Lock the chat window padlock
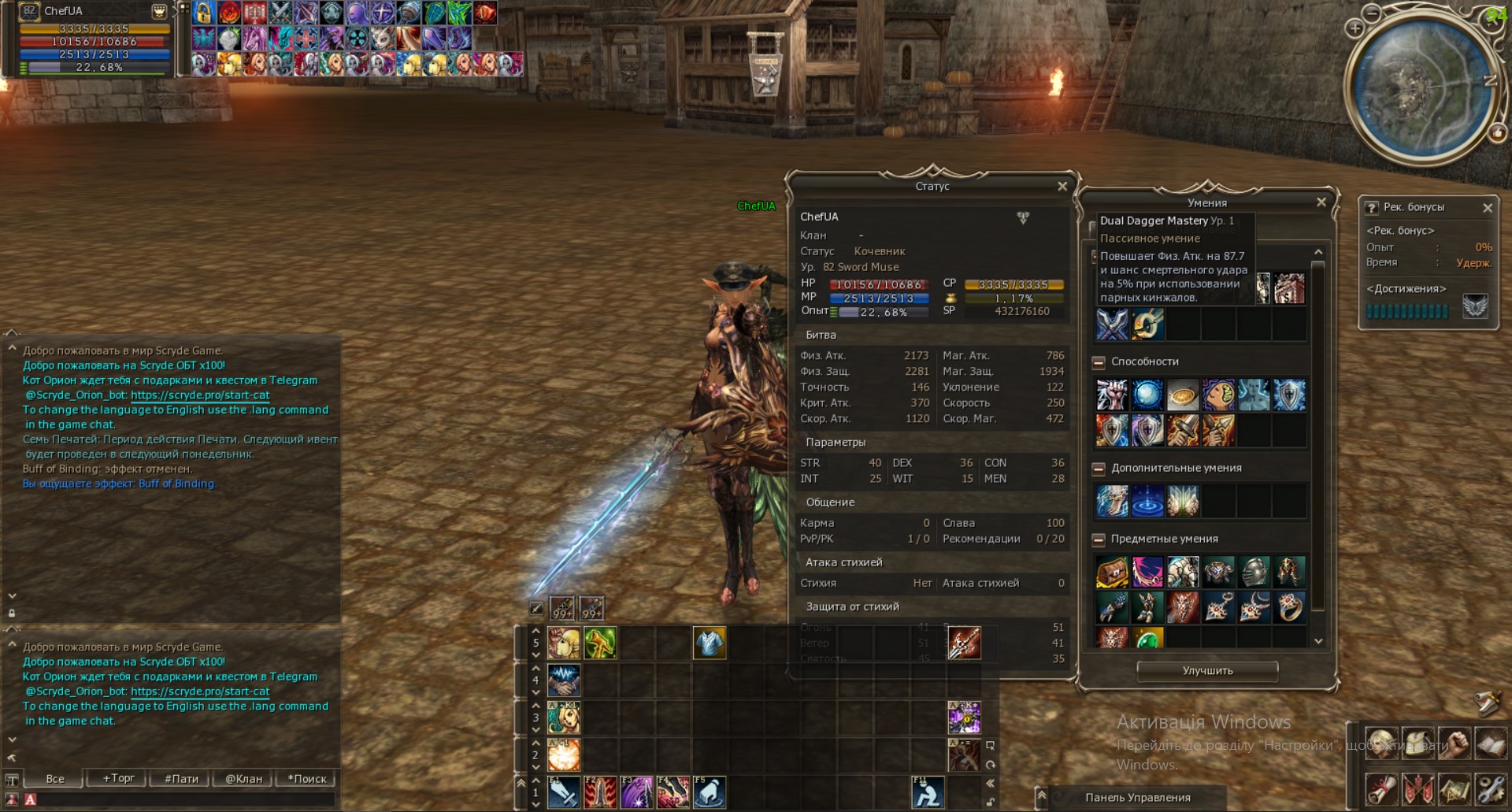This screenshot has width=1512, height=812. click(12, 613)
